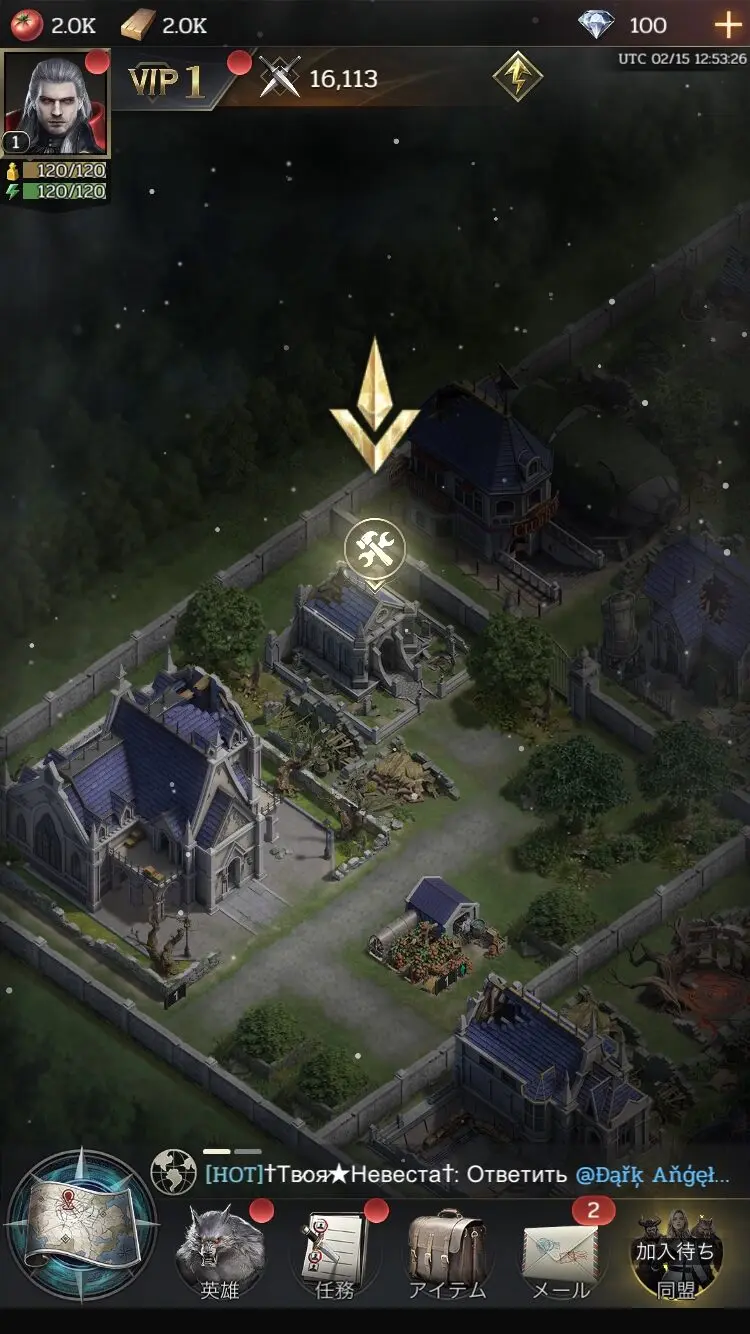Open the アイテム items bag
Image resolution: width=750 pixels, height=1334 pixels.
click(447, 1250)
